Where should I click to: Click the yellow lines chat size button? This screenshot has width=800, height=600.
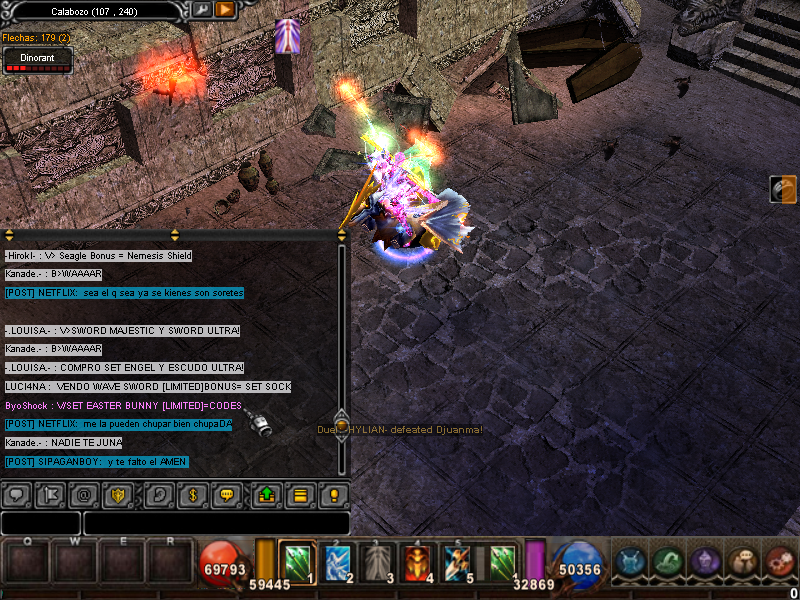299,494
